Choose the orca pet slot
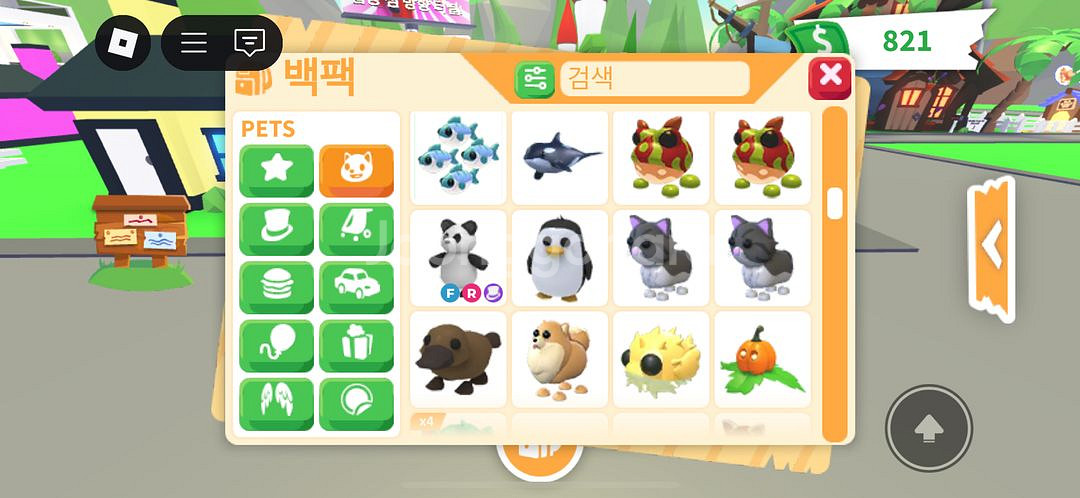The image size is (1080, 498). coord(559,155)
